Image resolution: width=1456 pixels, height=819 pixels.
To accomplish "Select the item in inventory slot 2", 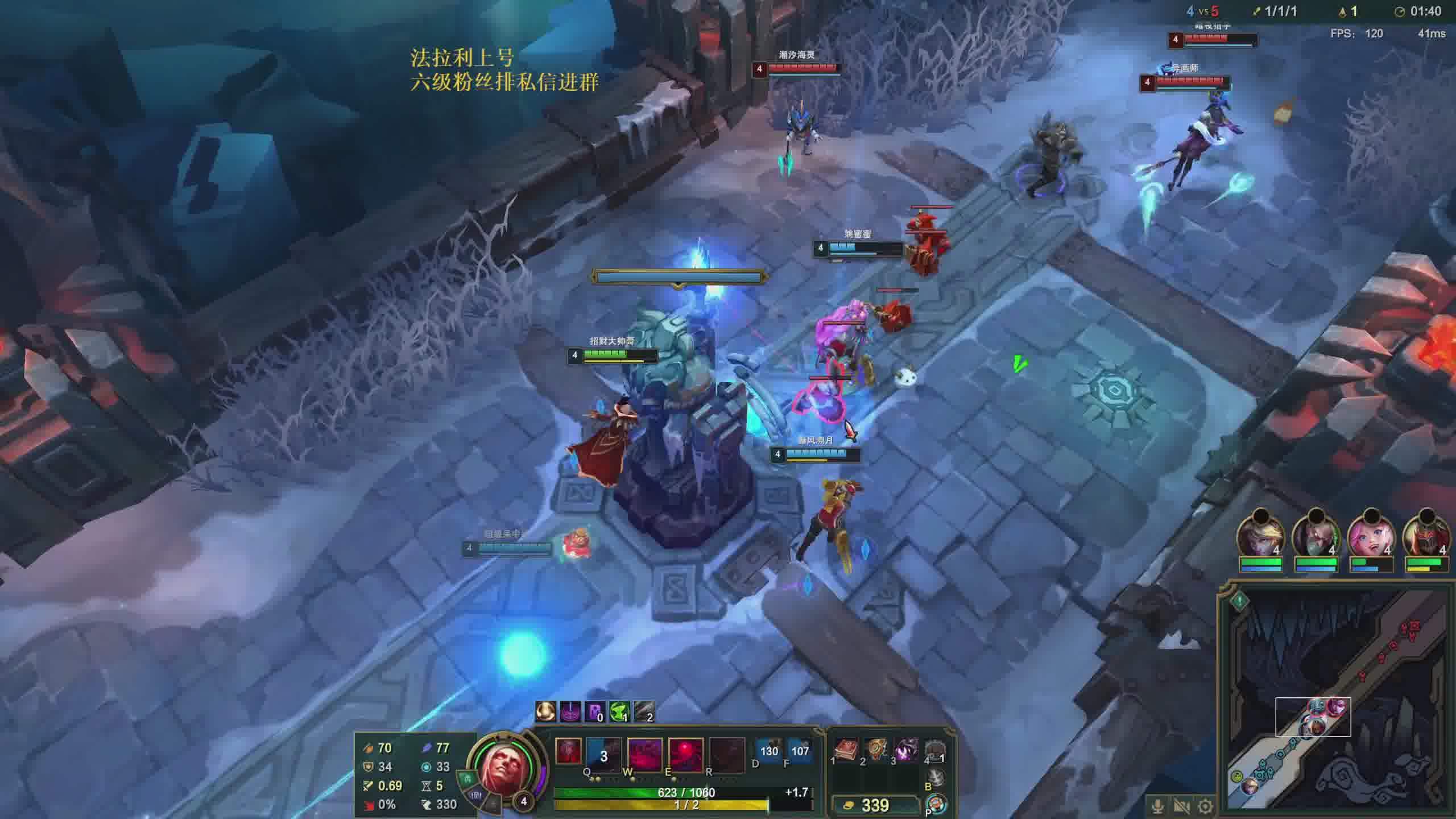I will pos(876,751).
